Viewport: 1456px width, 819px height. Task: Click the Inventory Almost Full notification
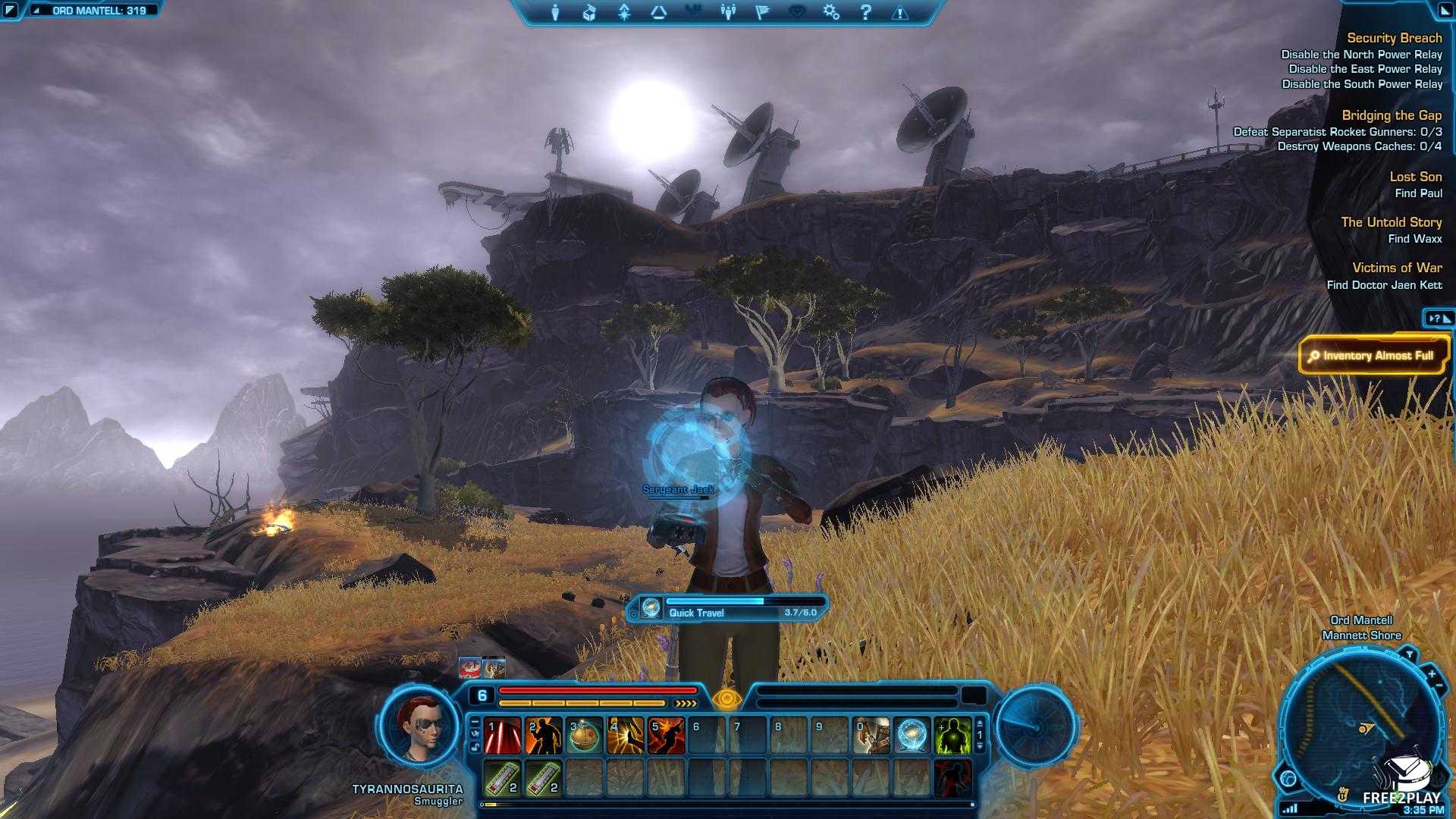(1373, 356)
